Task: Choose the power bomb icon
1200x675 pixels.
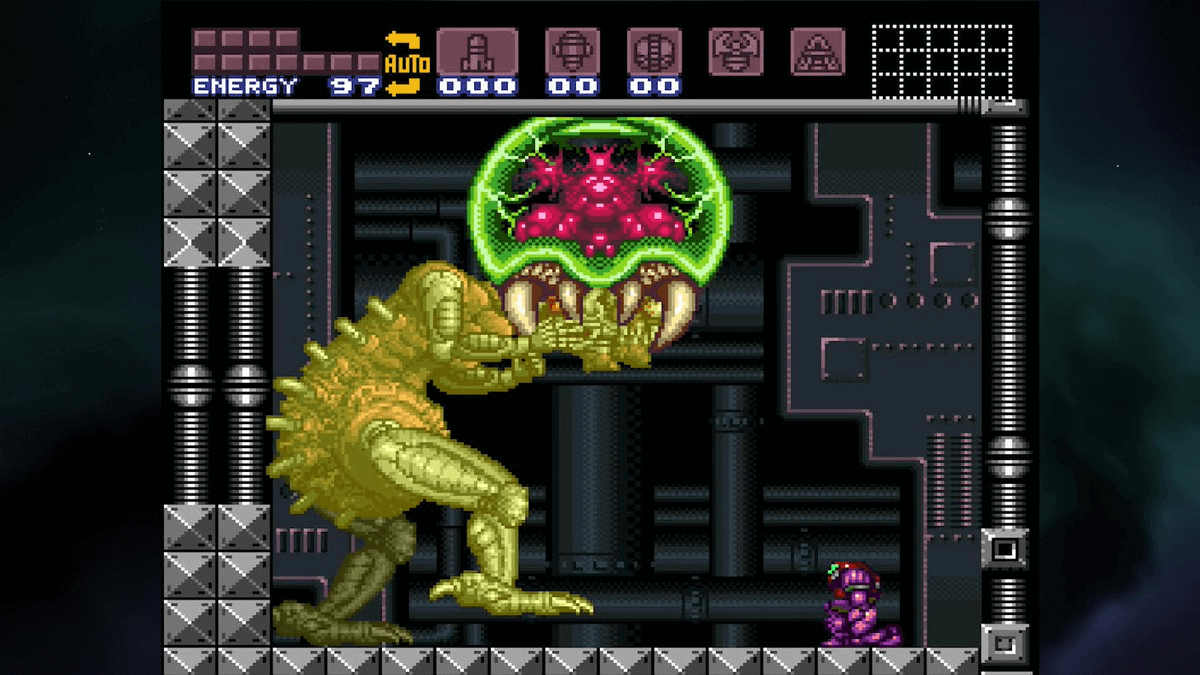Action: tap(654, 51)
